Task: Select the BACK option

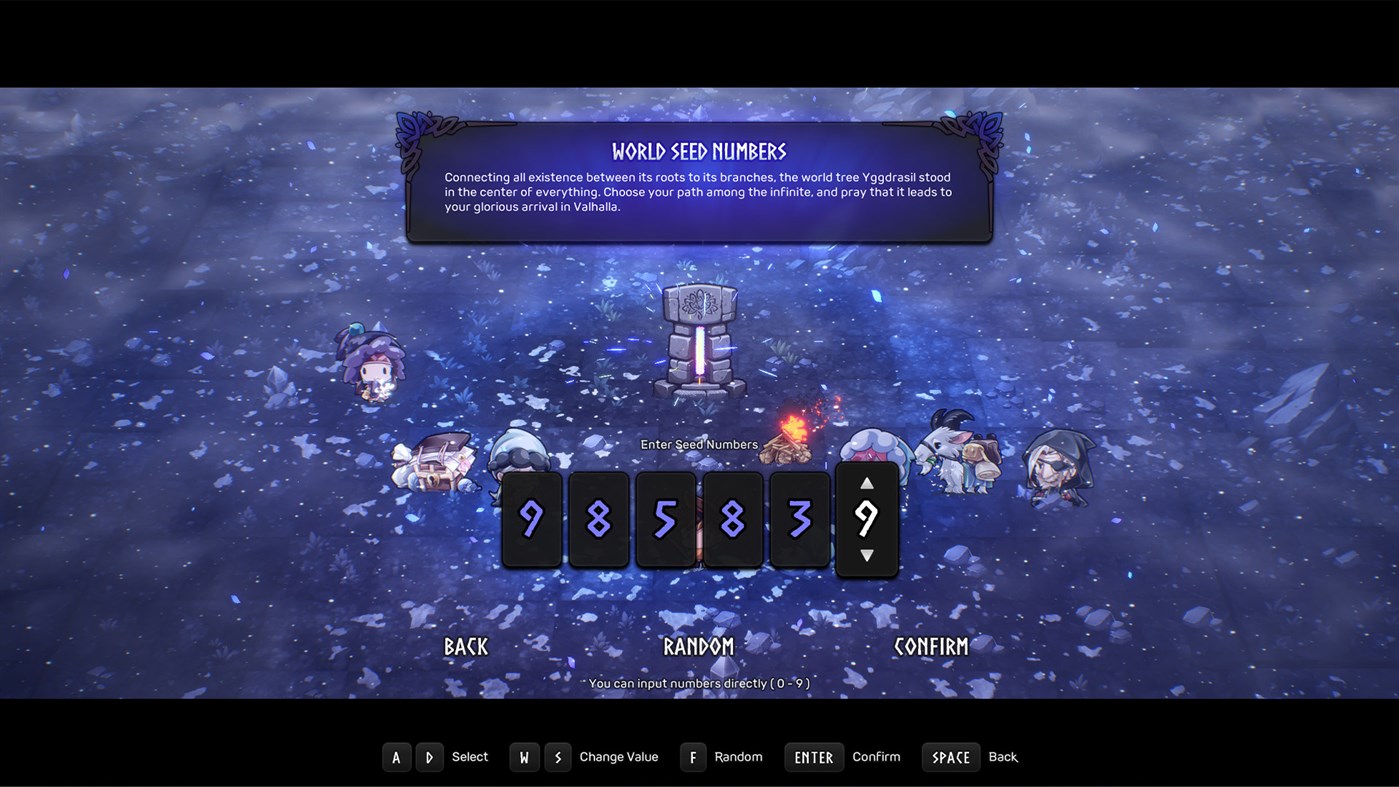Action: coord(465,646)
